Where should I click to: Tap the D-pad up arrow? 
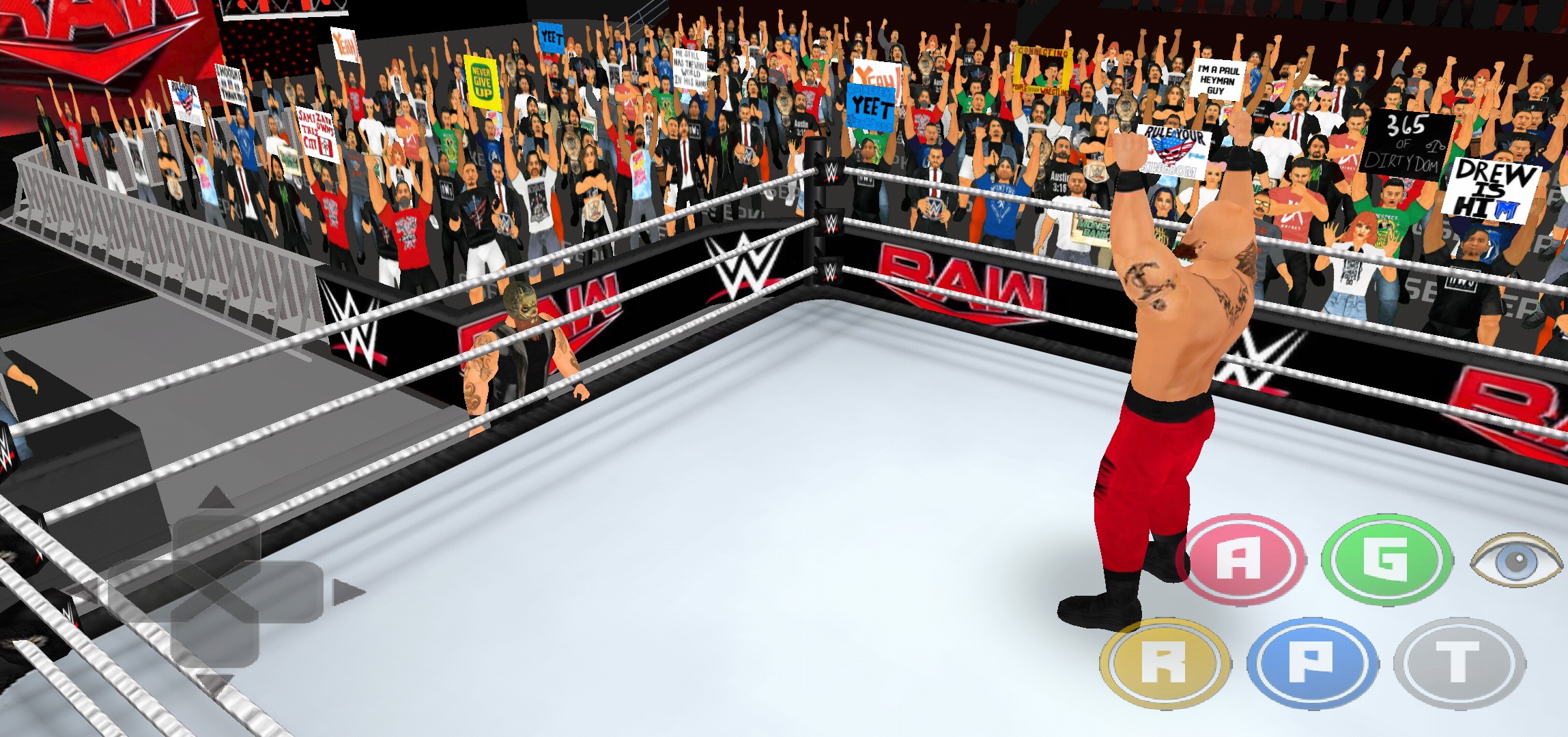[x=216, y=499]
